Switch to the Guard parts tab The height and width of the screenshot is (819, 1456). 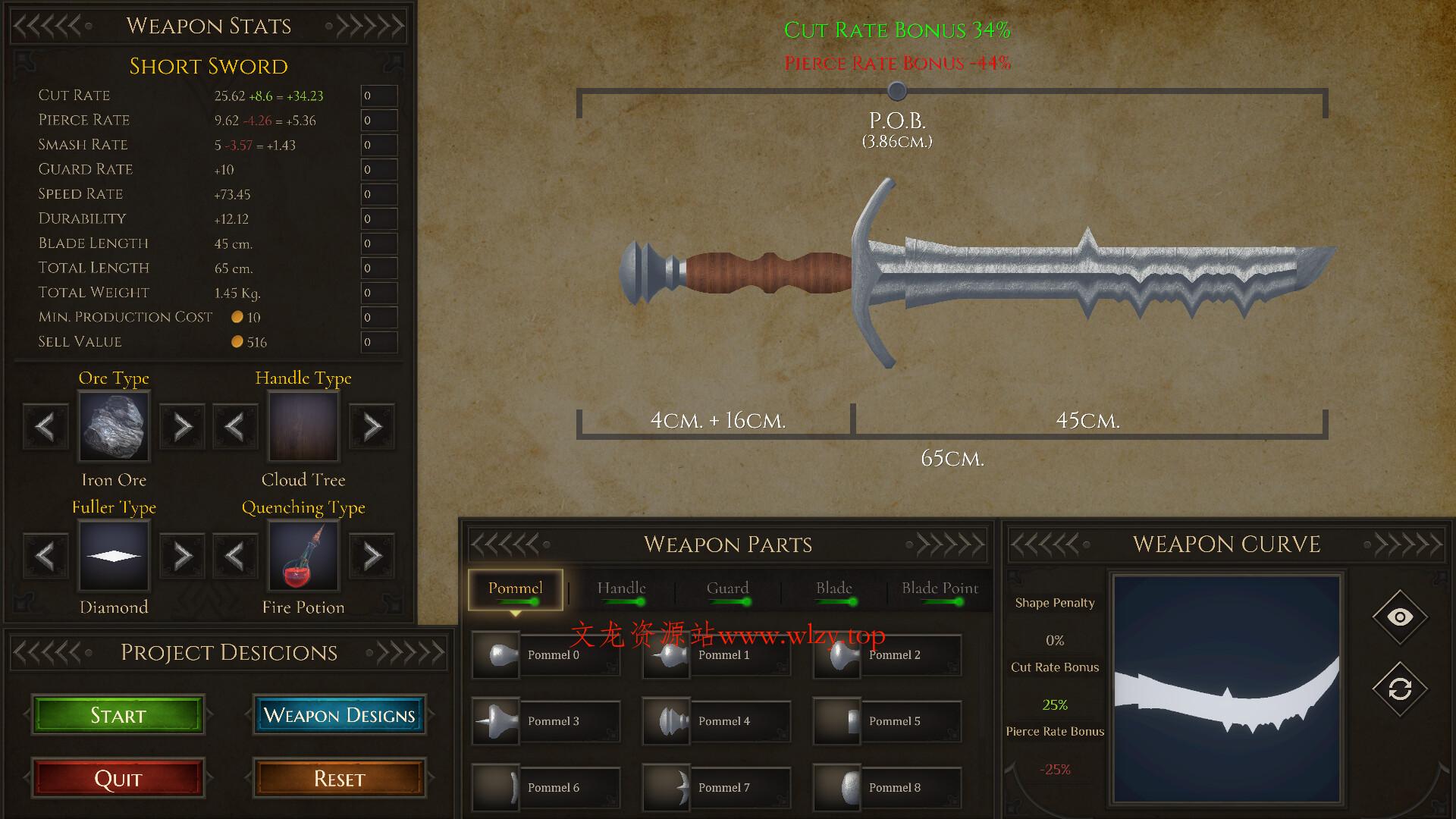pyautogui.click(x=727, y=589)
